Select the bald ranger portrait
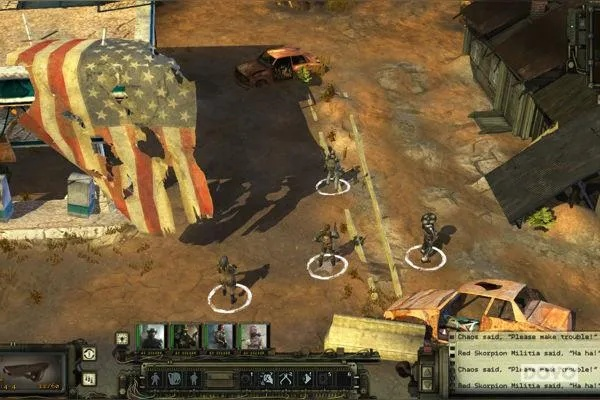The height and width of the screenshot is (400, 600). point(252,337)
